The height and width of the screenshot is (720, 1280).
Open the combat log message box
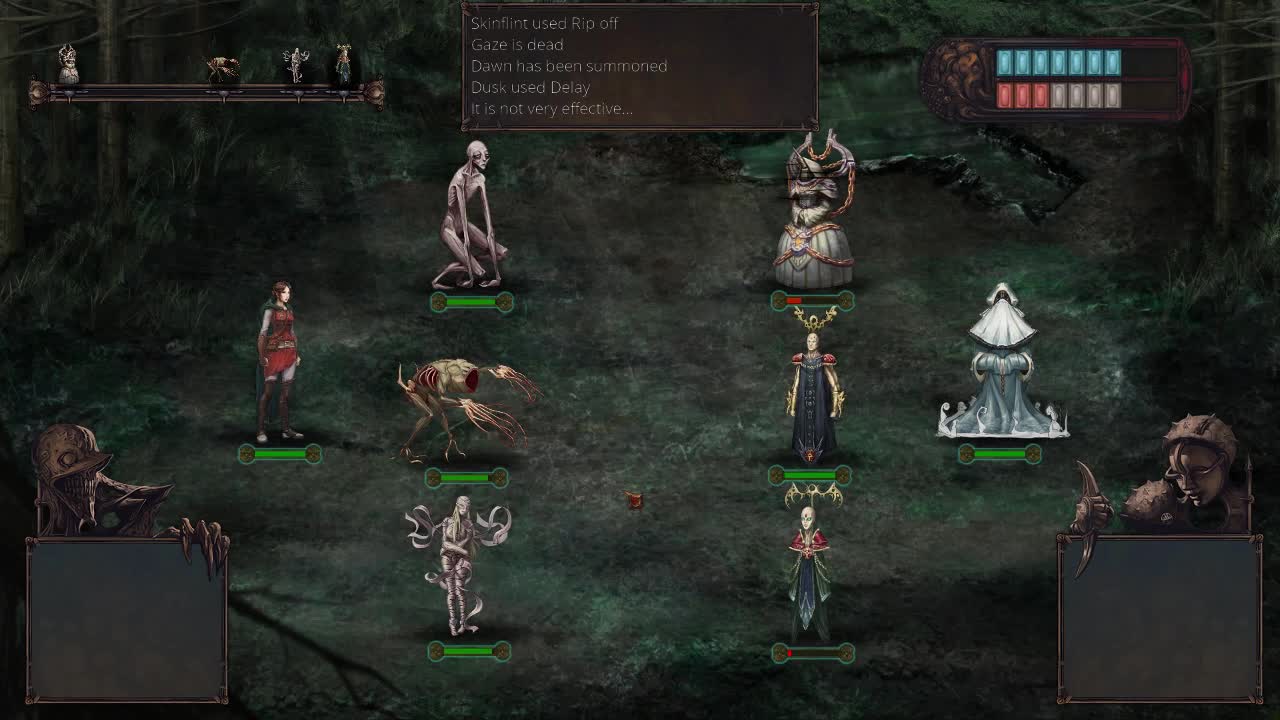[x=639, y=66]
